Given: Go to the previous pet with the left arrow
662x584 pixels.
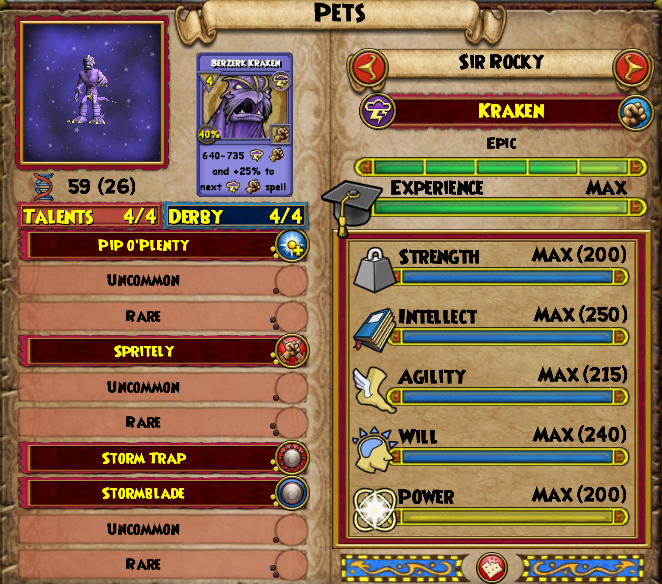Looking at the screenshot, I should (369, 68).
